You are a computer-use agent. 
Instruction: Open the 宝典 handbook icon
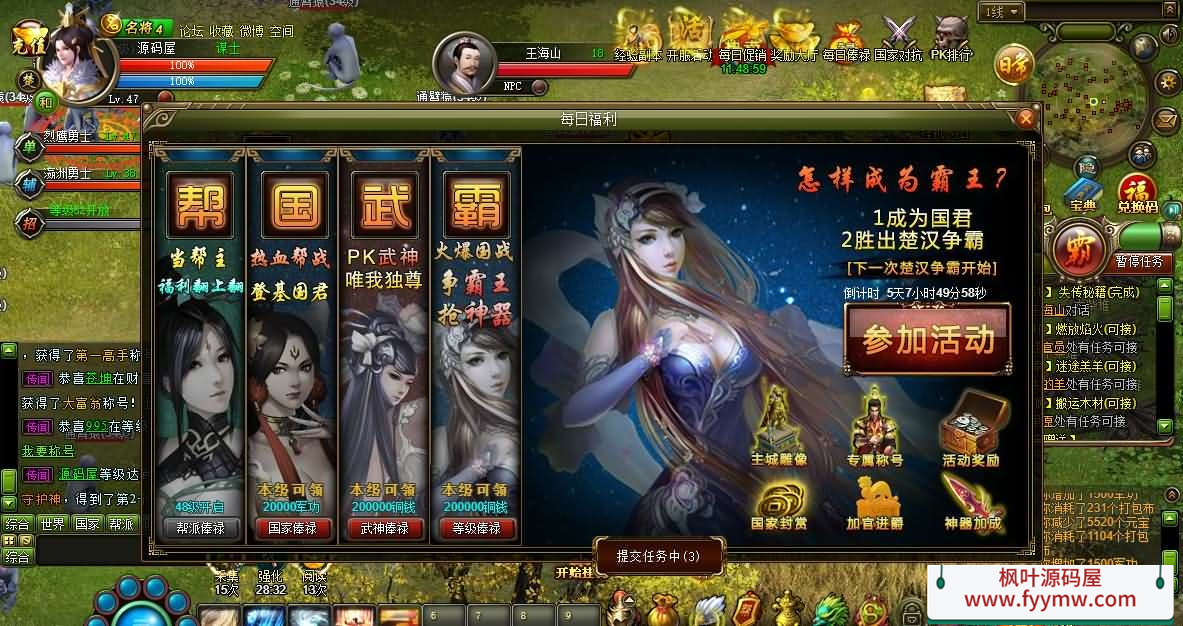tap(1081, 193)
